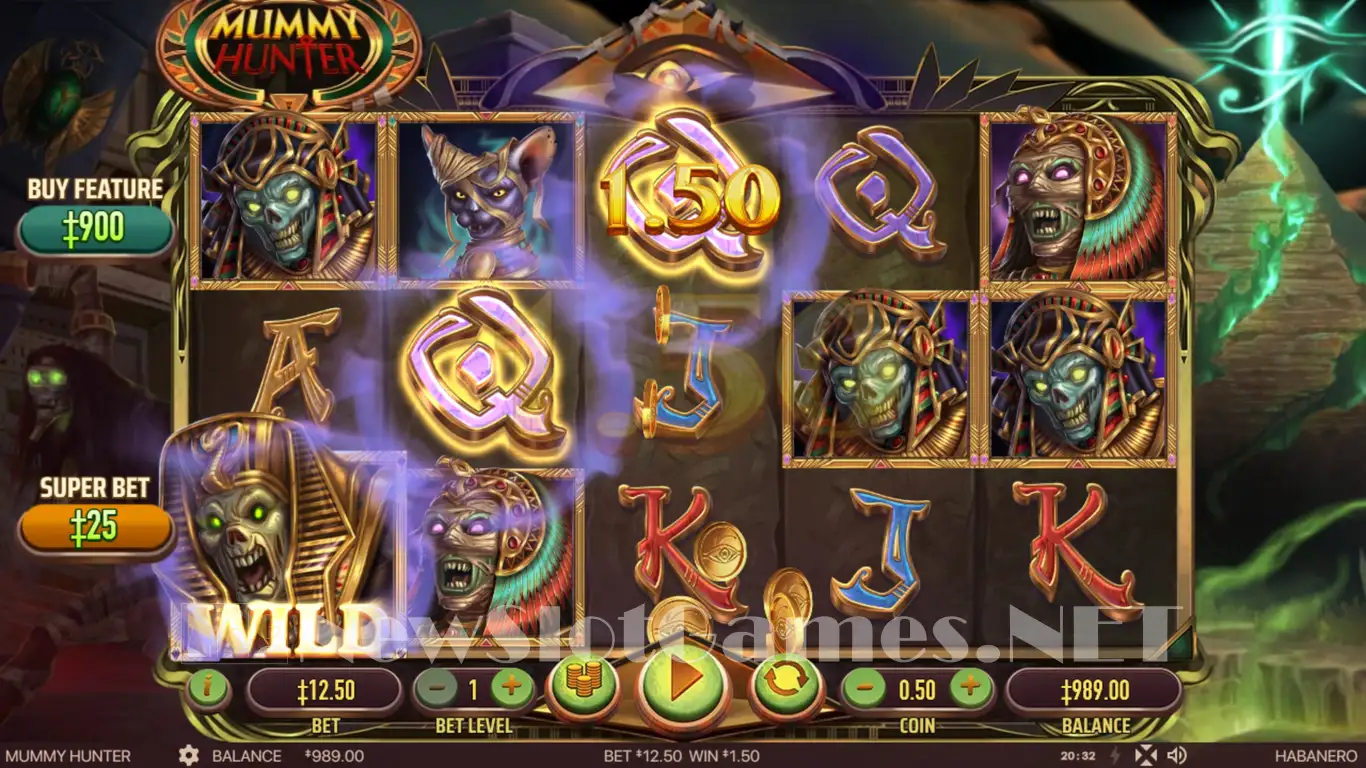Open the info paytable button

pos(209,688)
